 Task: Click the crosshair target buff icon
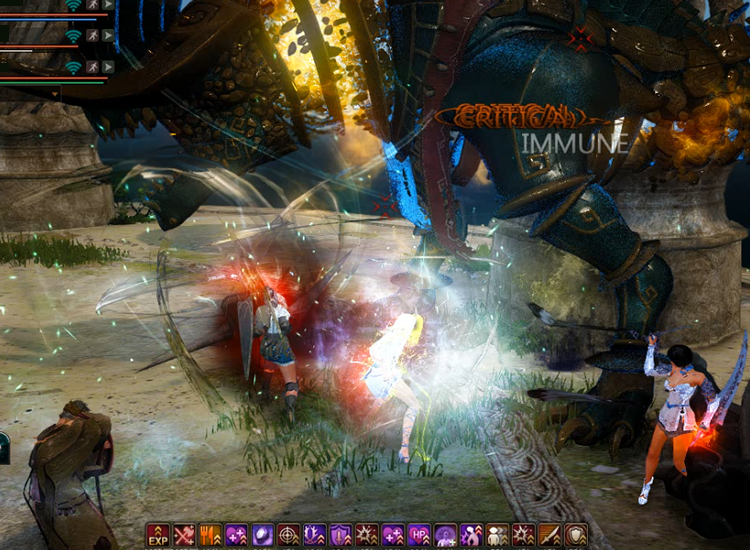point(289,535)
